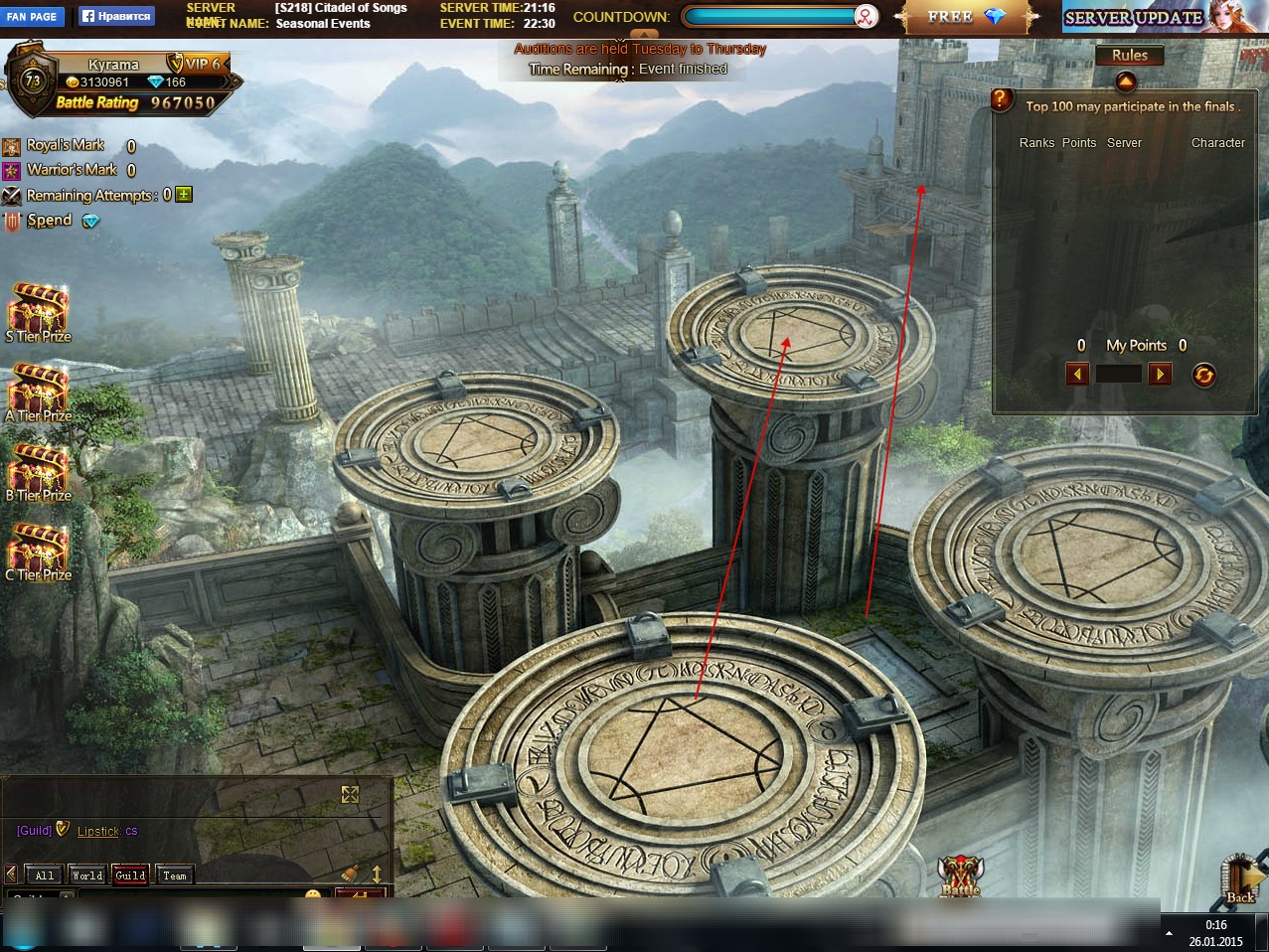
Task: Collapse the ranking panel with the up arrow
Action: click(1125, 81)
